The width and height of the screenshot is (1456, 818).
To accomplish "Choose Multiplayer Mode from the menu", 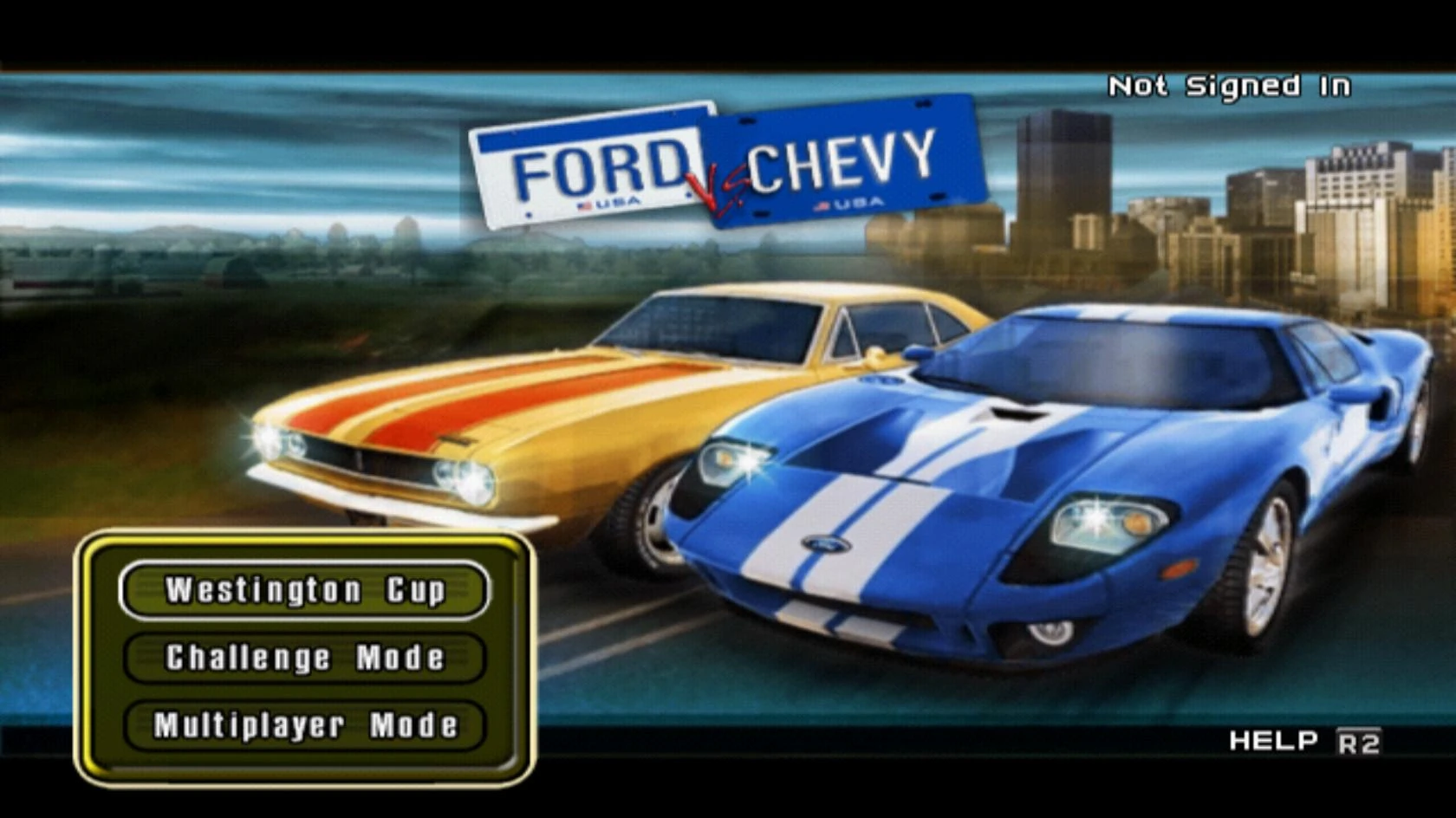I will [x=304, y=724].
